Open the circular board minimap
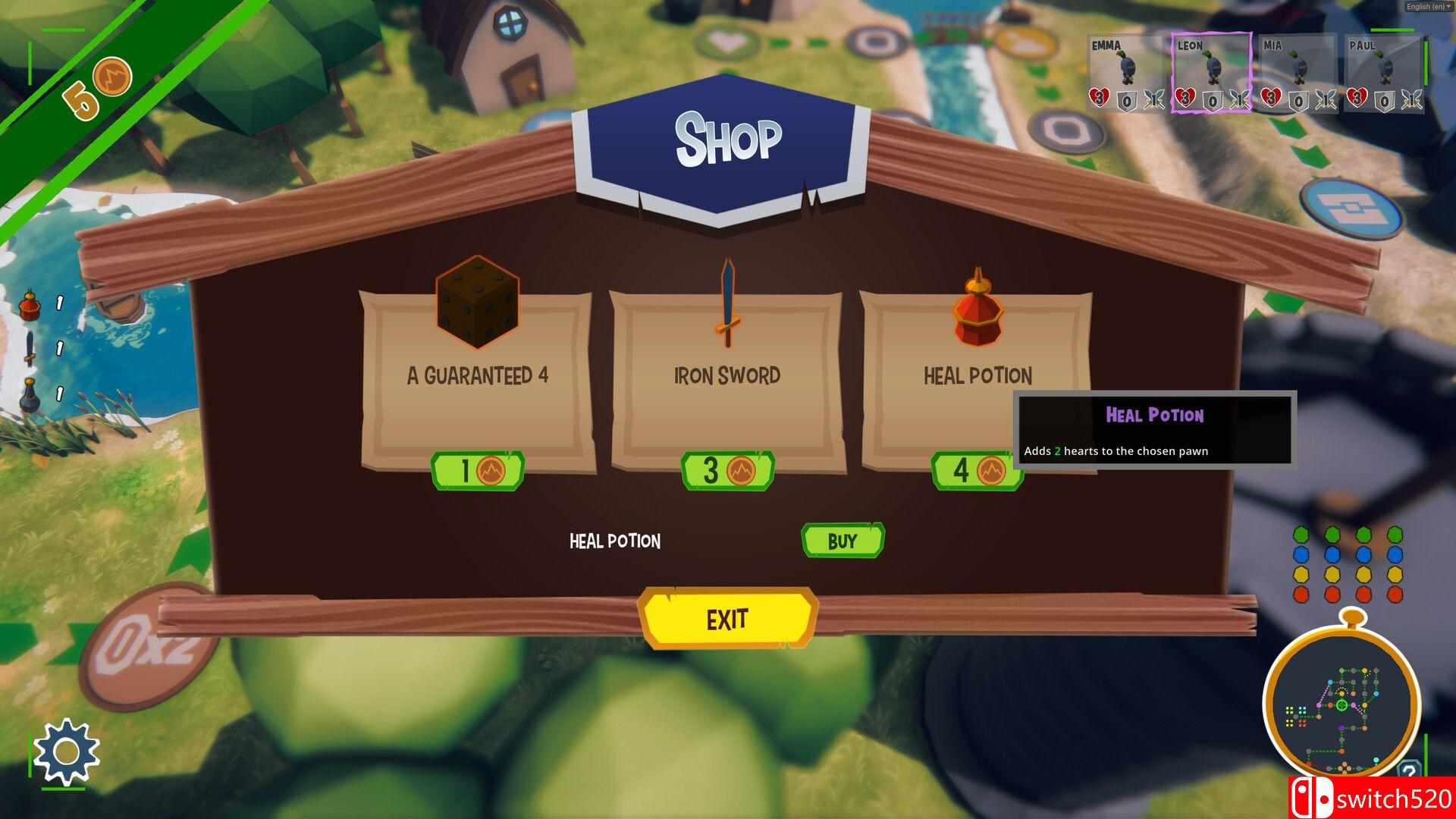 1341,707
